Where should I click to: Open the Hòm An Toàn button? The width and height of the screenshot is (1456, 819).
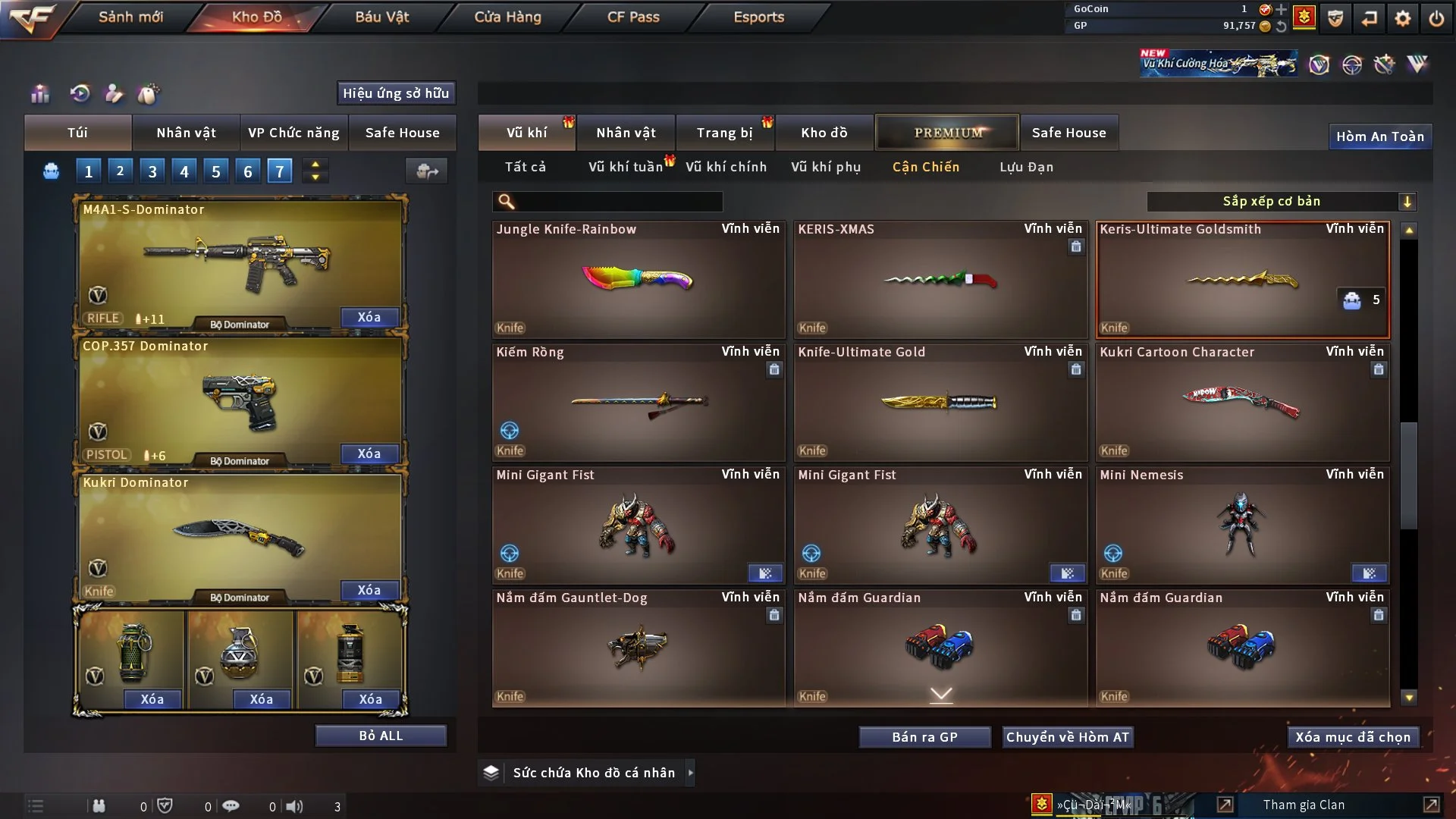(x=1379, y=136)
